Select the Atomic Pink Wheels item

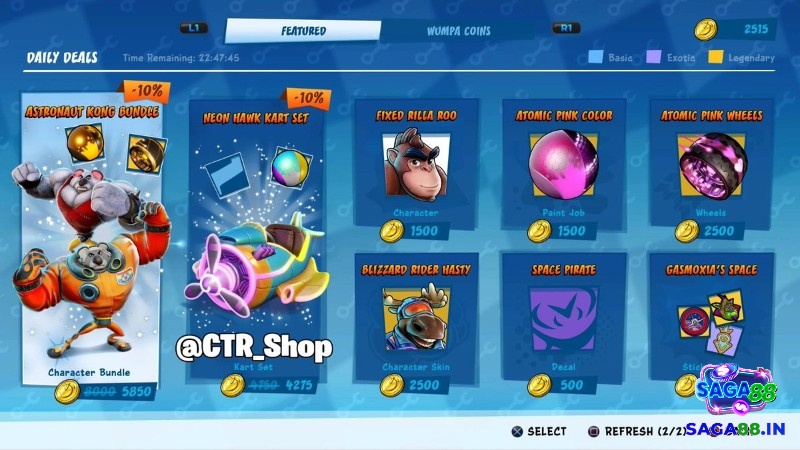point(711,172)
